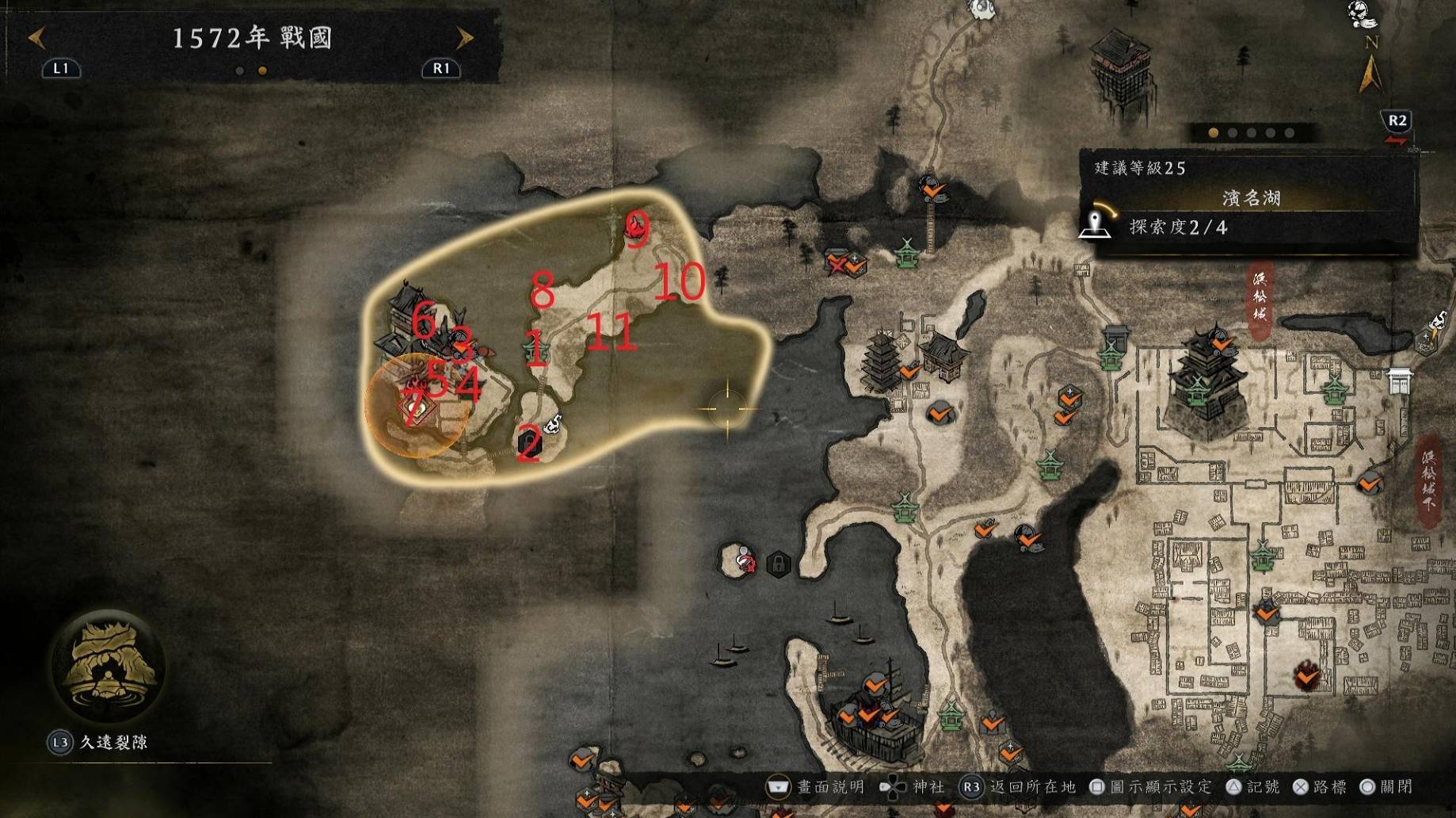This screenshot has height=818, width=1456.
Task: Click the white torii gate map marker
Action: coord(1400,381)
